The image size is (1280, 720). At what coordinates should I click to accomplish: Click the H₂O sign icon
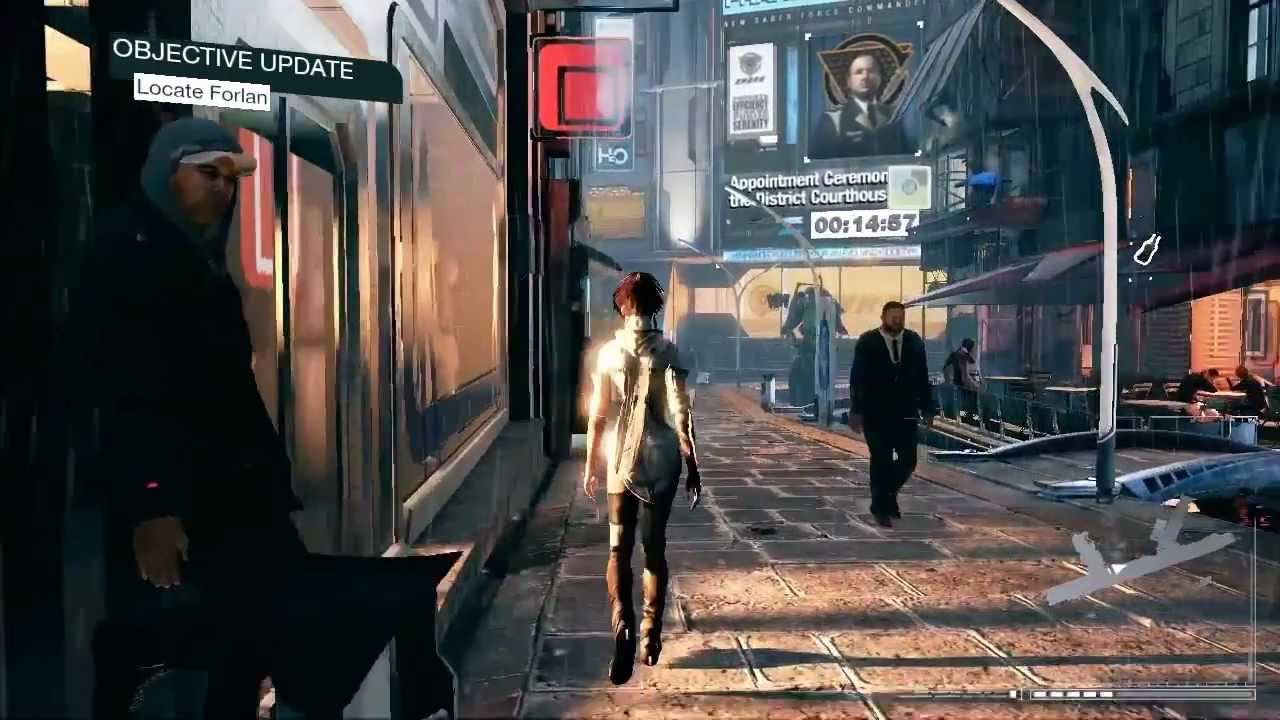point(614,155)
